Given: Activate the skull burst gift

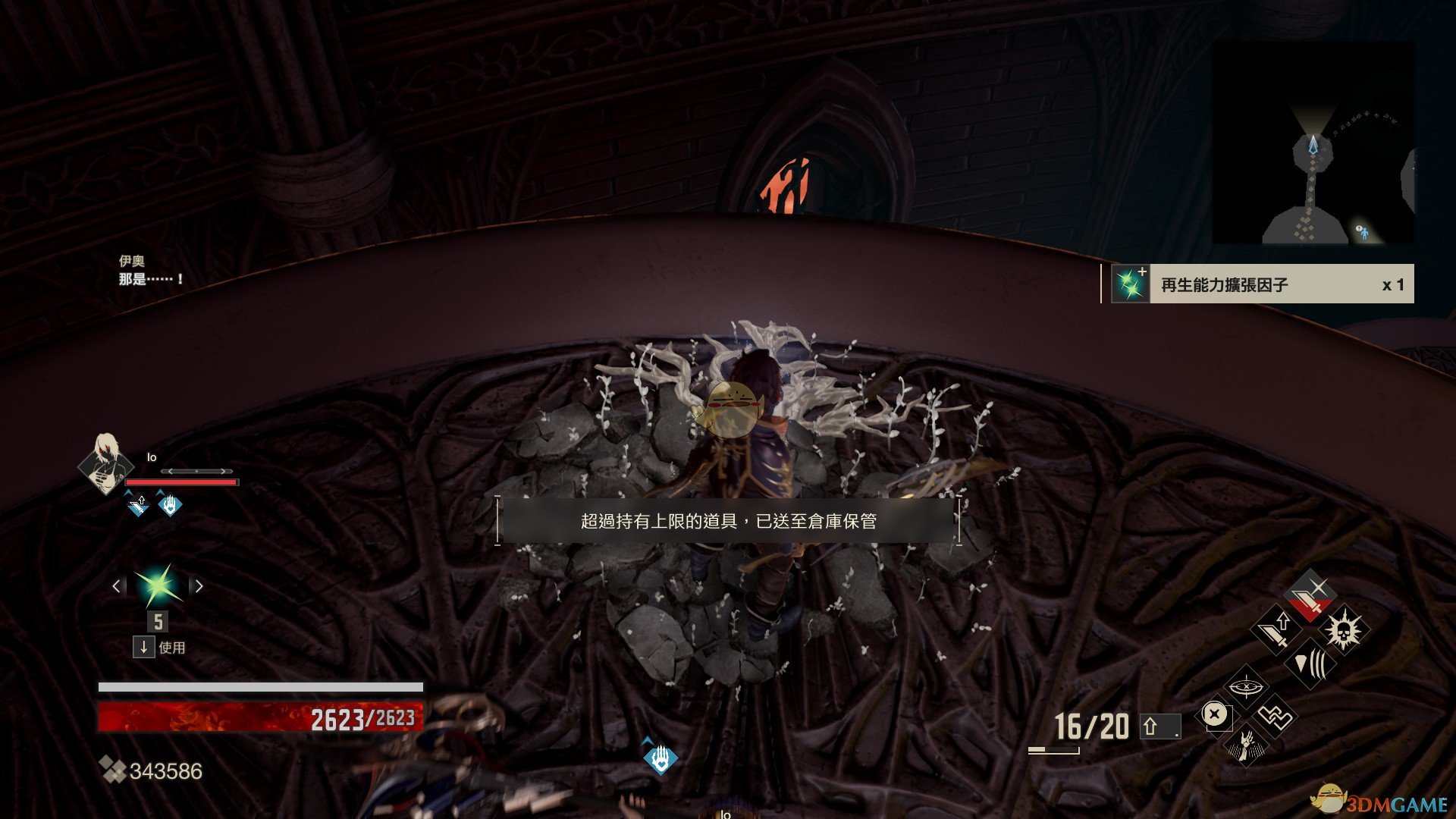Looking at the screenshot, I should (1343, 630).
